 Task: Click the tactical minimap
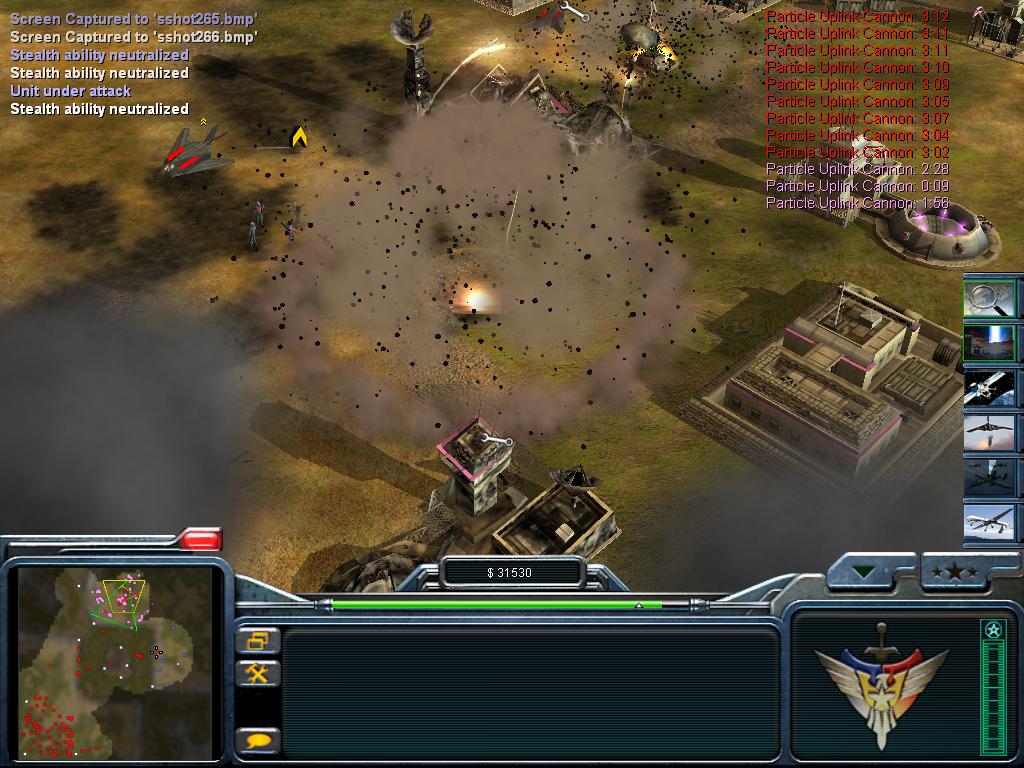coord(115,663)
